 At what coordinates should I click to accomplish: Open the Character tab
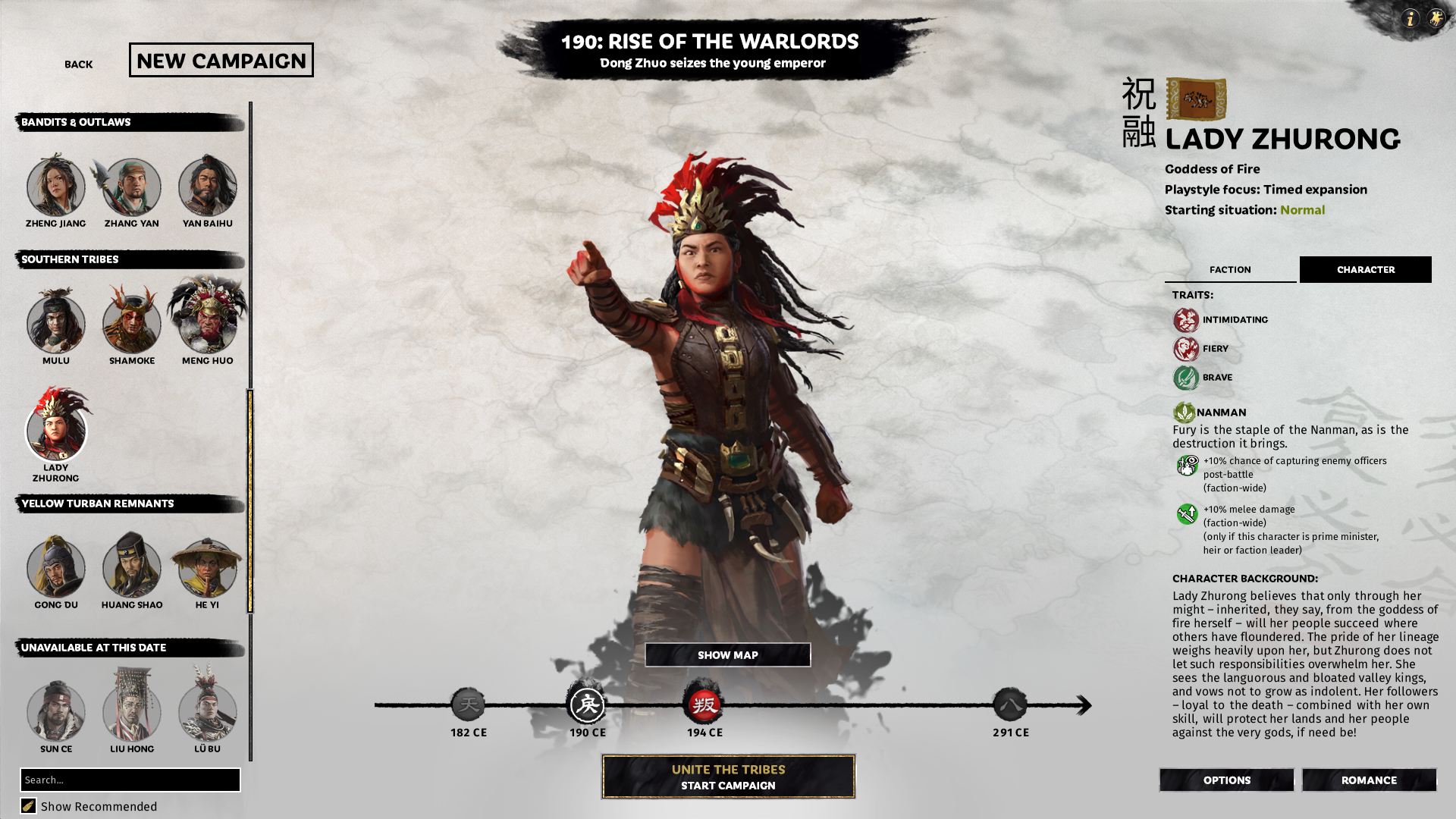1365,269
